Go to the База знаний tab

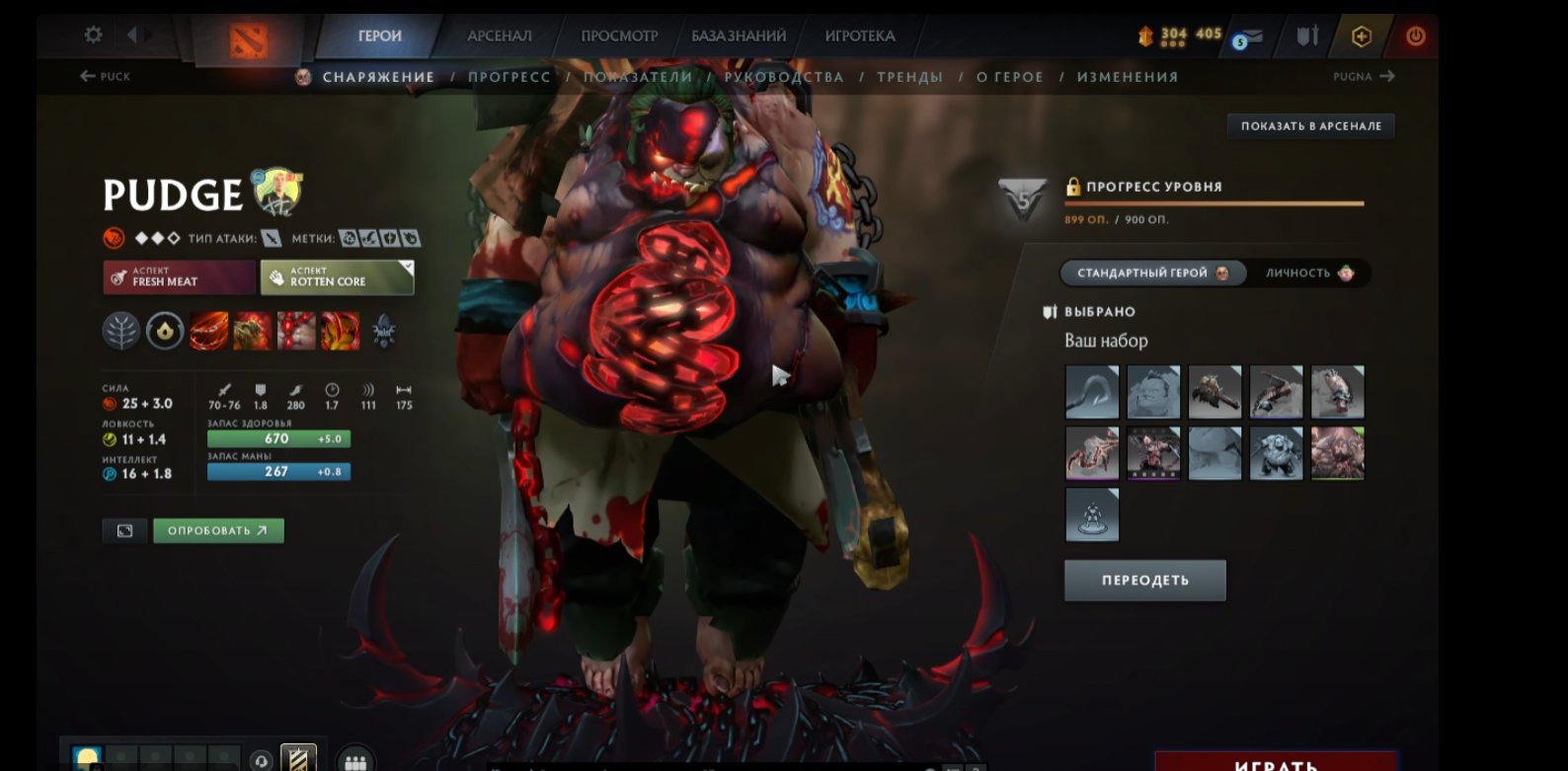739,36
